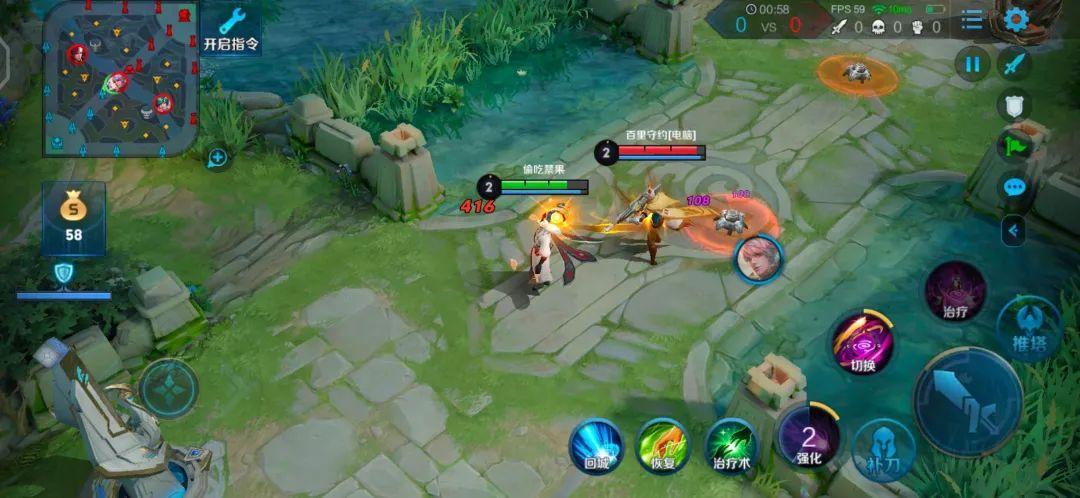Click the chat plus bubble beside the minimap
Screen dimensions: 1080x498
[217, 157]
